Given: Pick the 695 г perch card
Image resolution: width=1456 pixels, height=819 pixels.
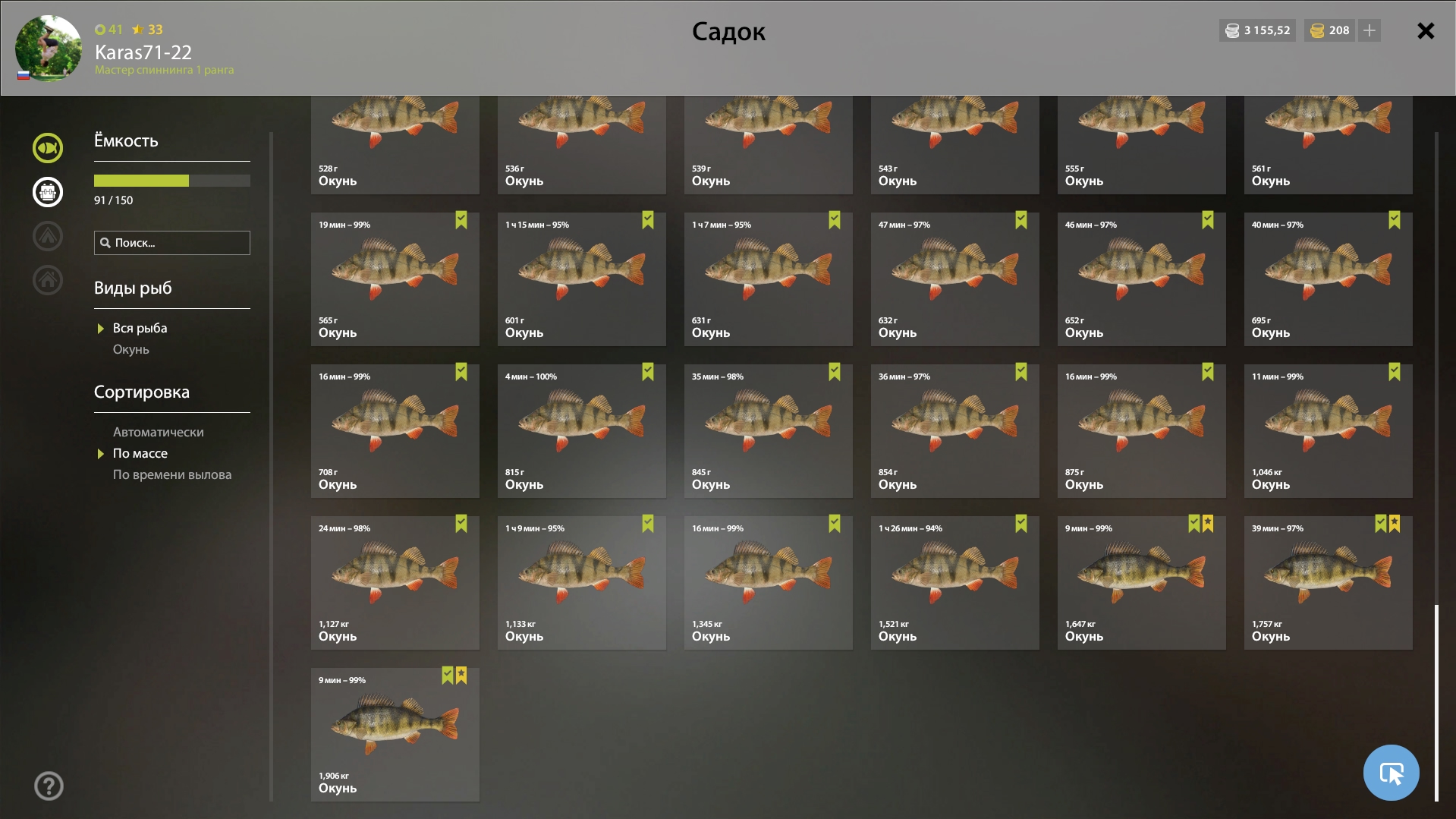Looking at the screenshot, I should point(1328,279).
